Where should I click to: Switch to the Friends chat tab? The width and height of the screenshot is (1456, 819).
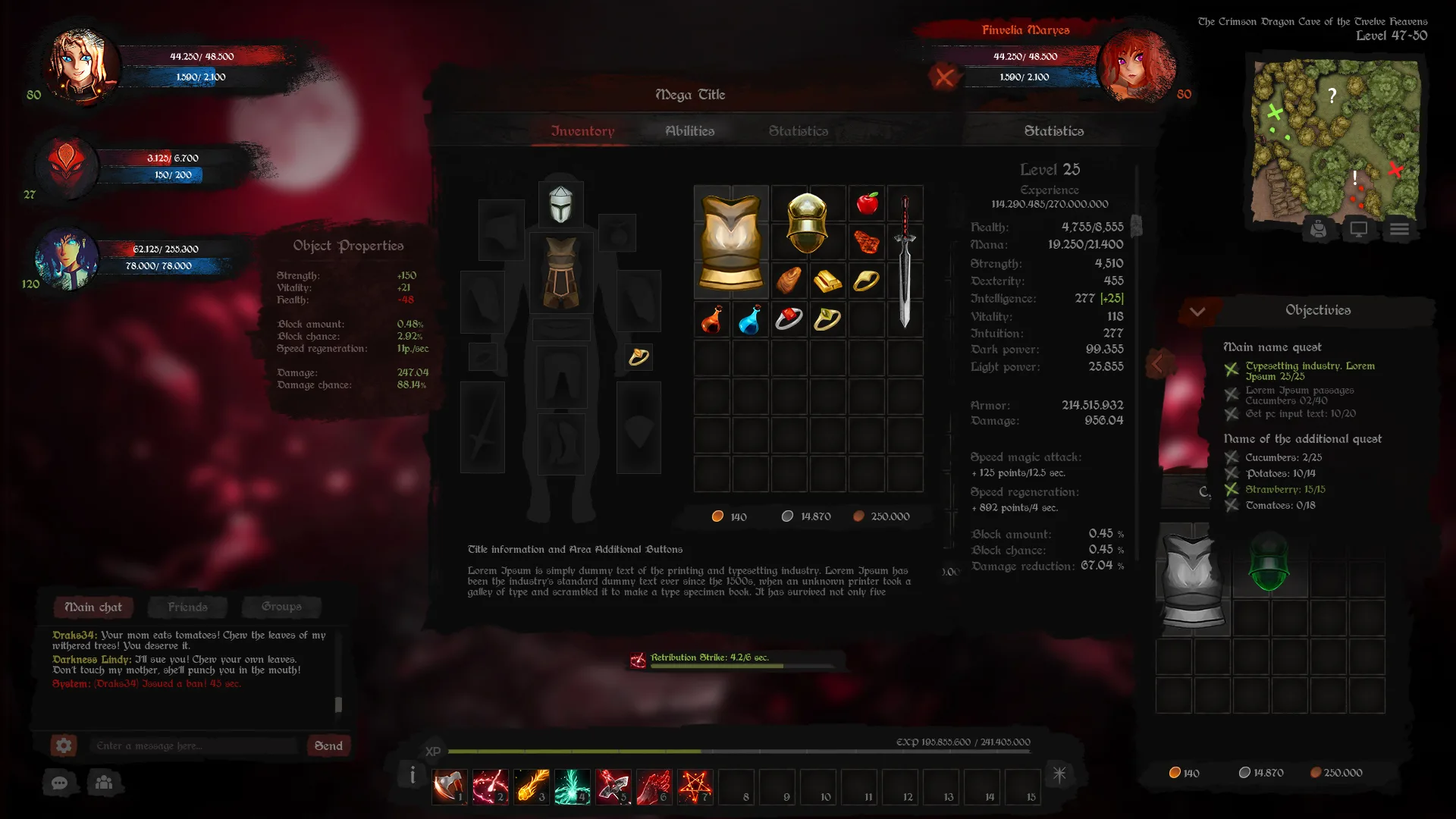187,607
